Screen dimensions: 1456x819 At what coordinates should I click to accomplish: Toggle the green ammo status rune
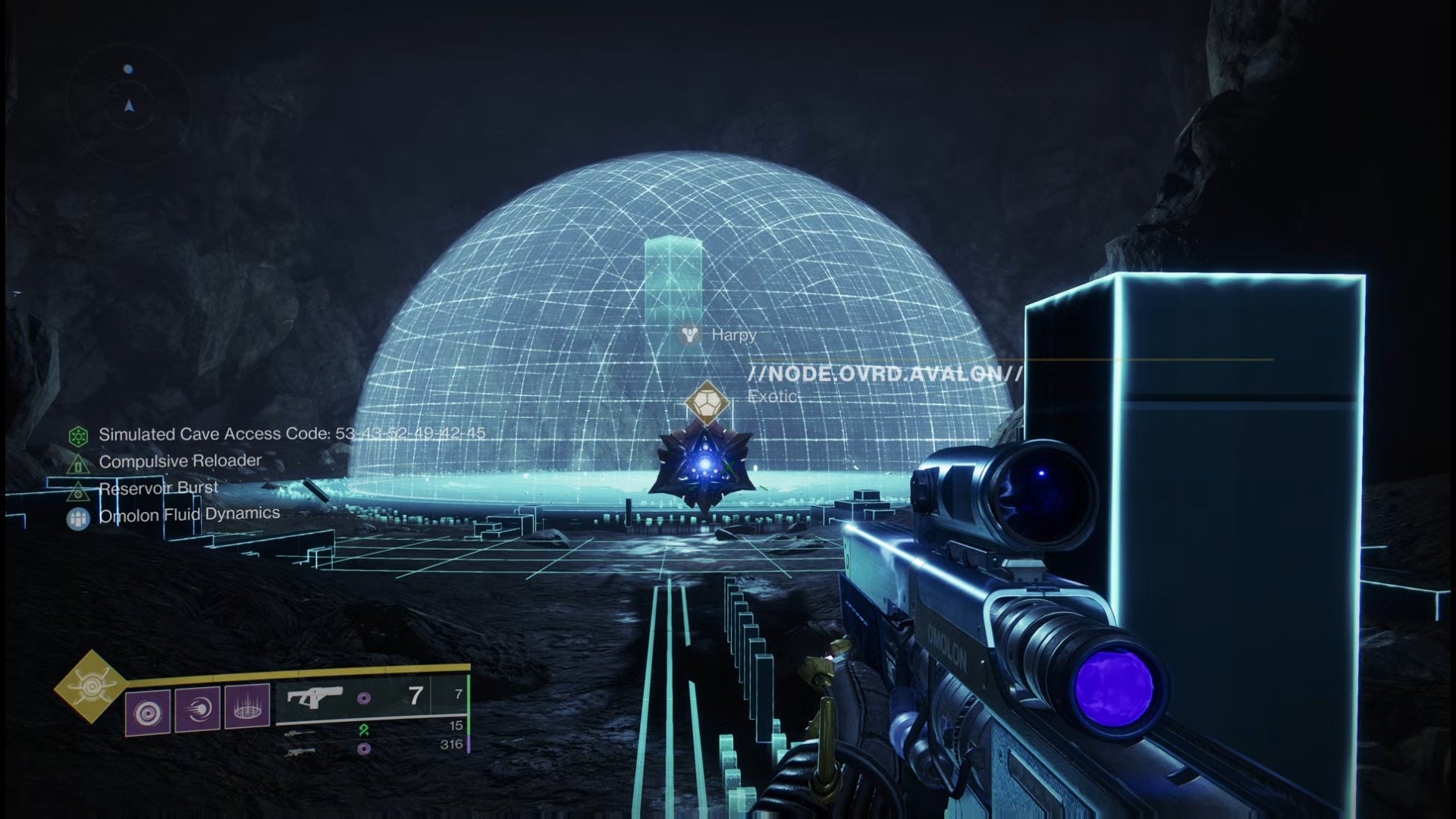(366, 730)
